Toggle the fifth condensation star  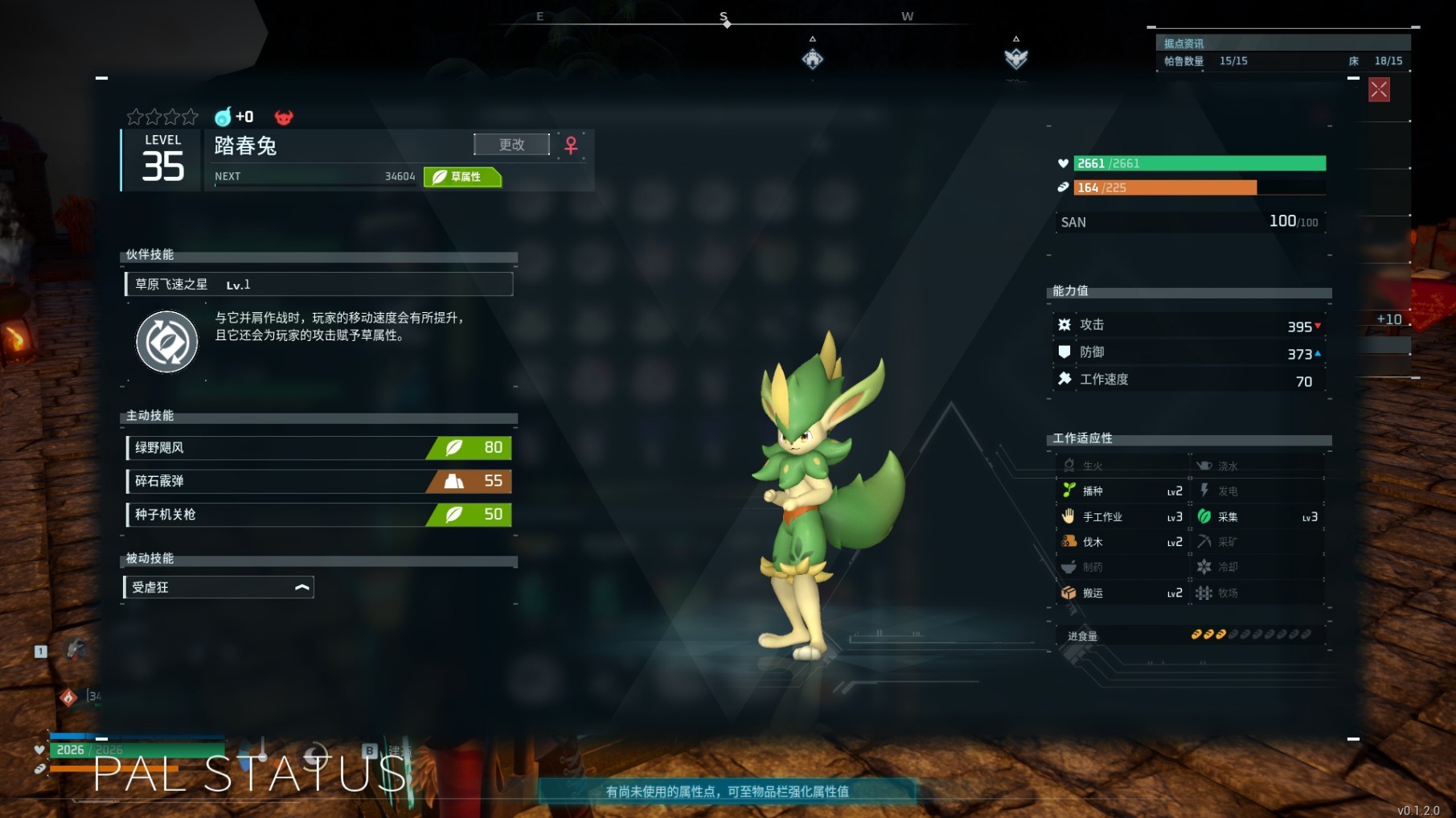point(191,116)
